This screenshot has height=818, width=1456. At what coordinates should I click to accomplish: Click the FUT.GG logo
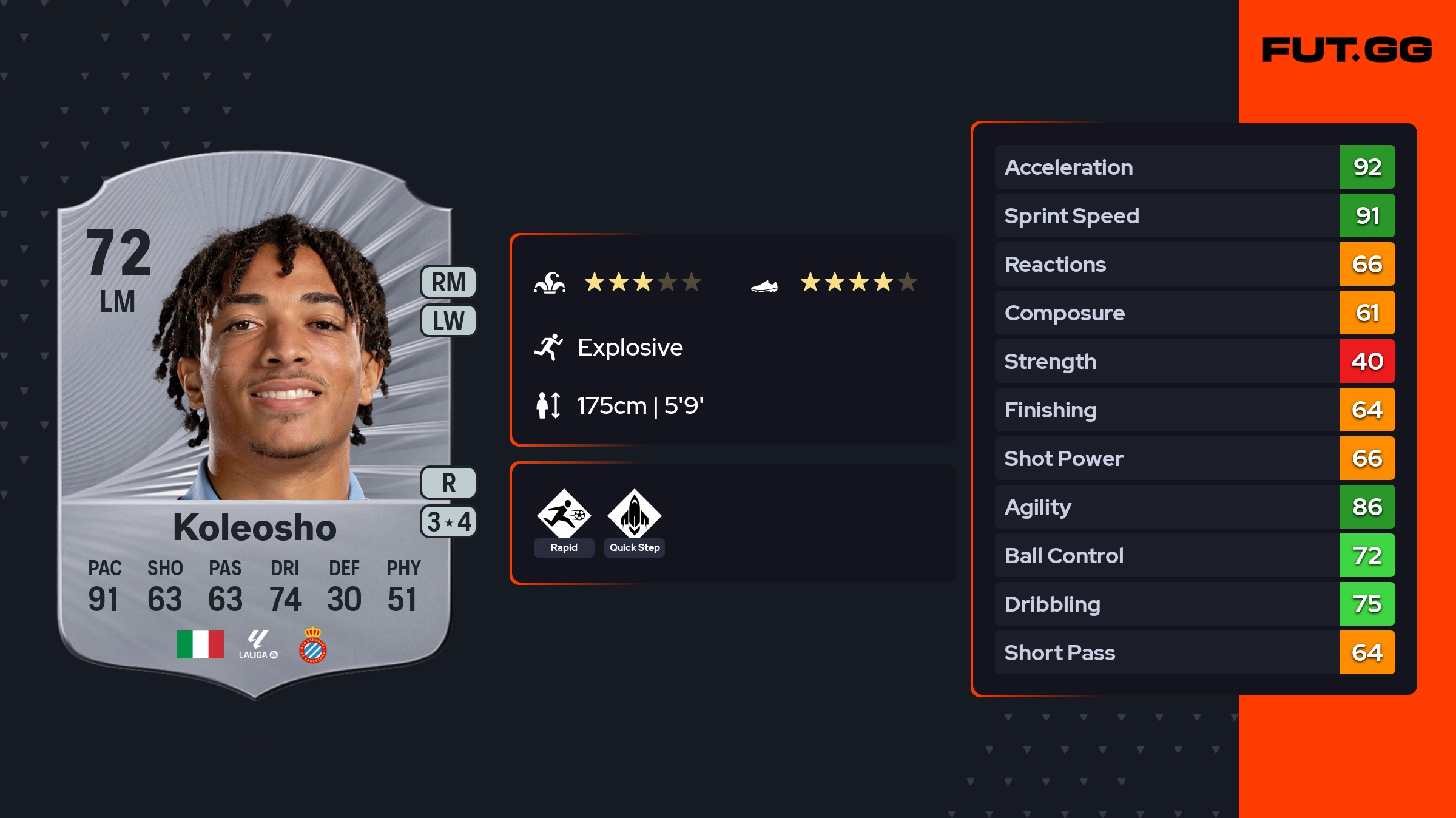click(x=1347, y=50)
